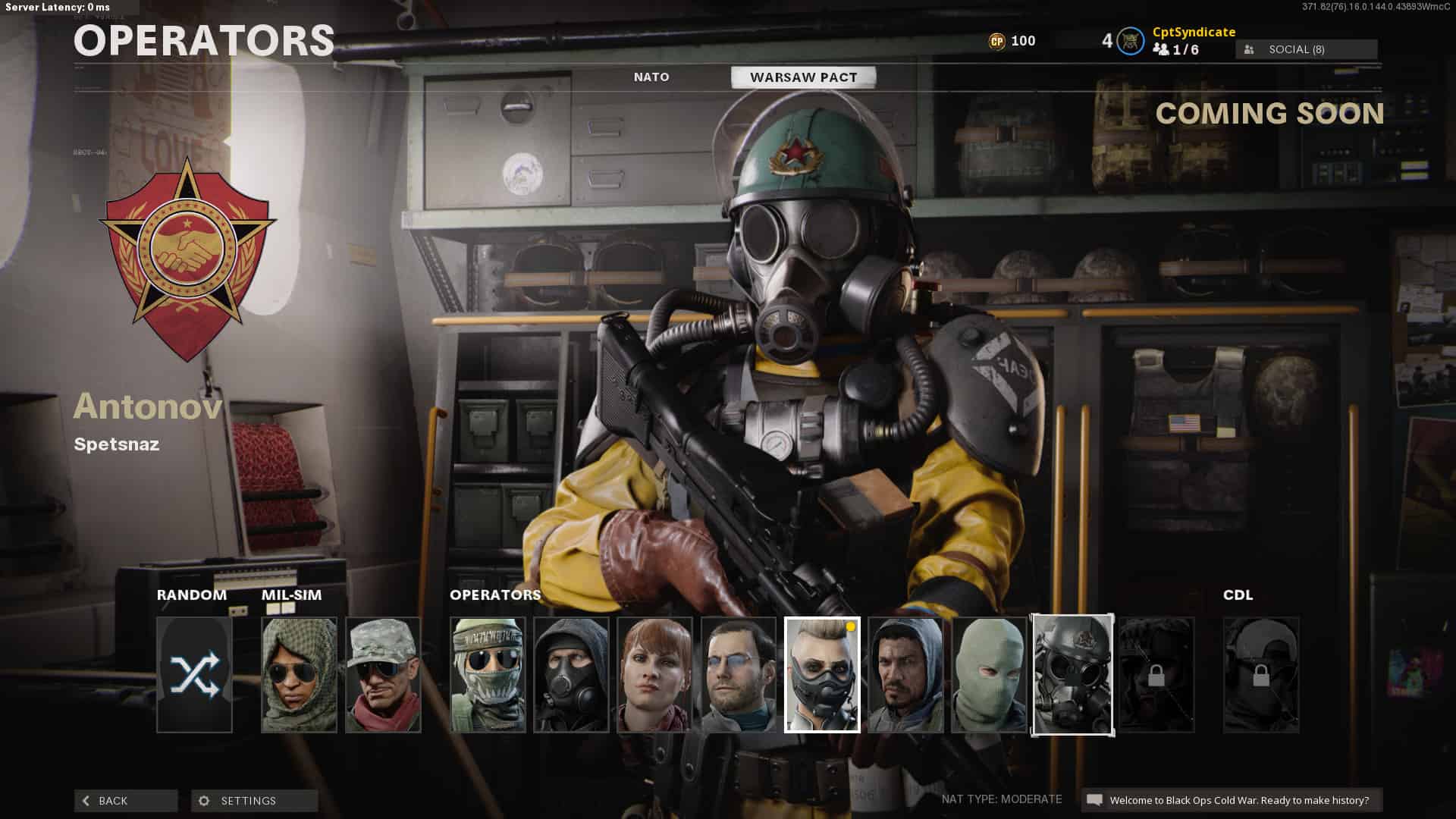
Task: Select the Mil-Sim operator with headscarf and sunglasses
Action: (299, 675)
